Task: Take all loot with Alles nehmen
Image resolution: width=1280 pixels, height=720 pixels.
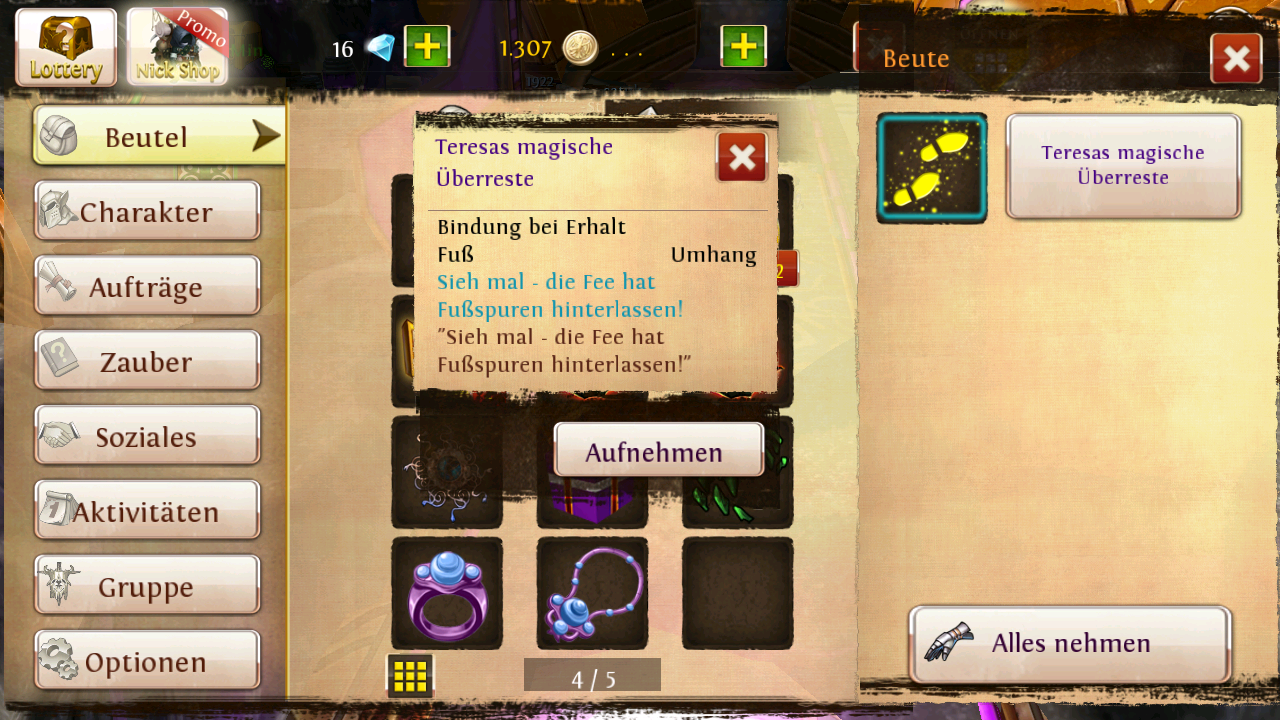Action: [1070, 643]
